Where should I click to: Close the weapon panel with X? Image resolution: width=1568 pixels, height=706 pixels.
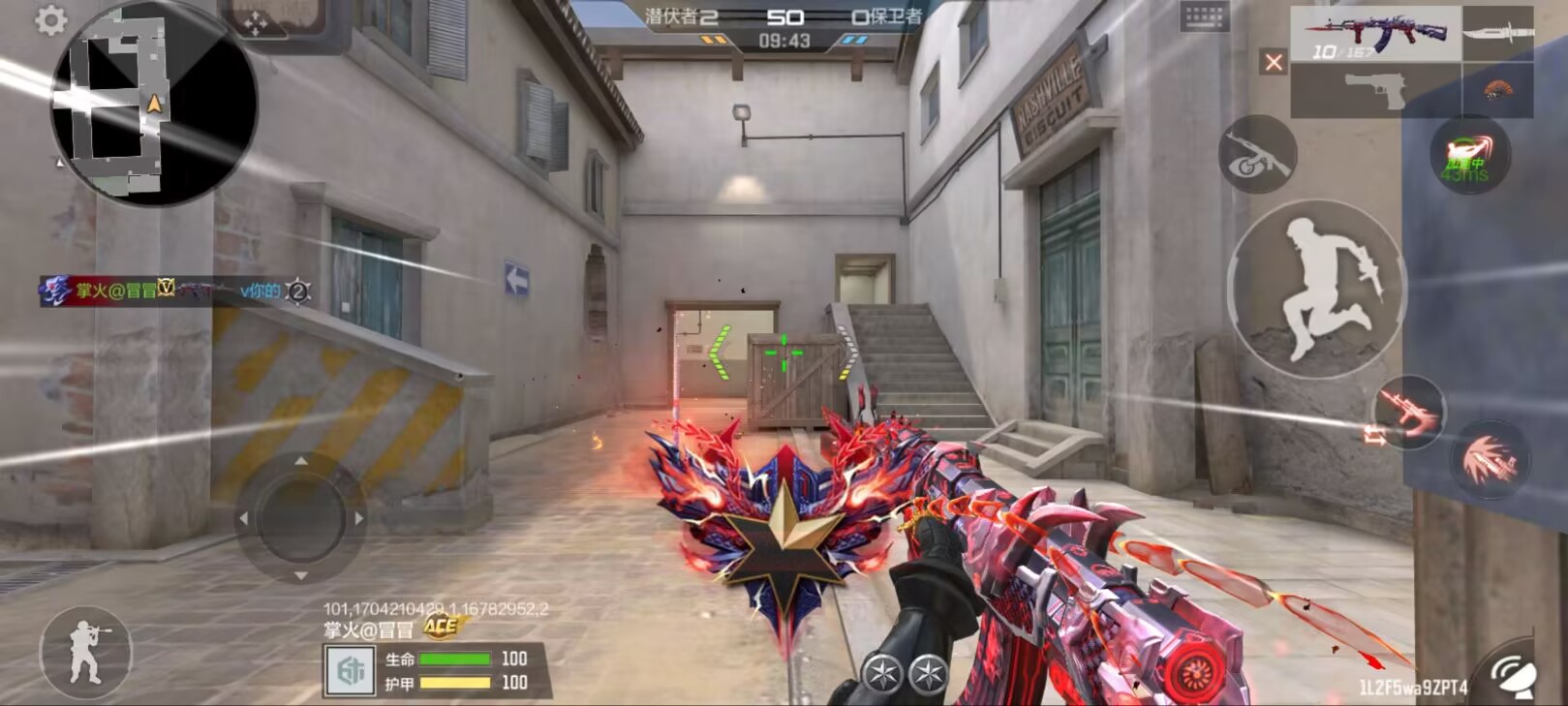click(x=1274, y=63)
